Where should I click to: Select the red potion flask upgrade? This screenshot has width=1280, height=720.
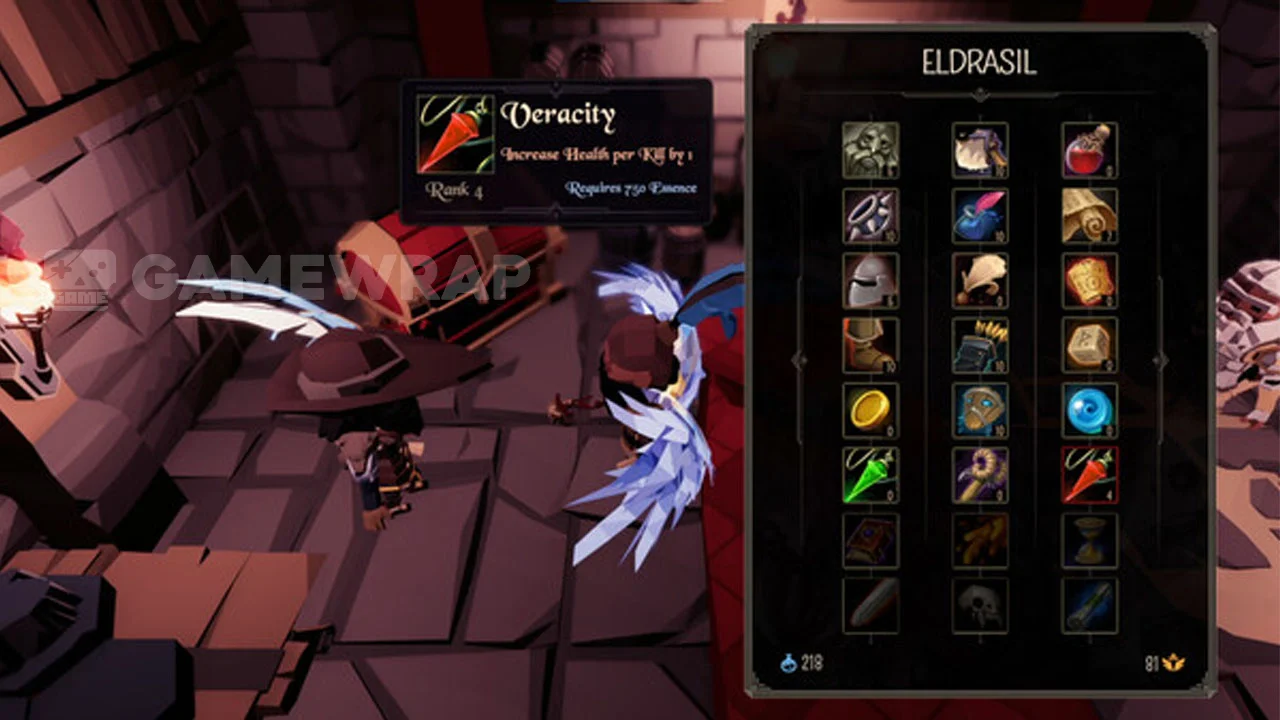point(1090,150)
